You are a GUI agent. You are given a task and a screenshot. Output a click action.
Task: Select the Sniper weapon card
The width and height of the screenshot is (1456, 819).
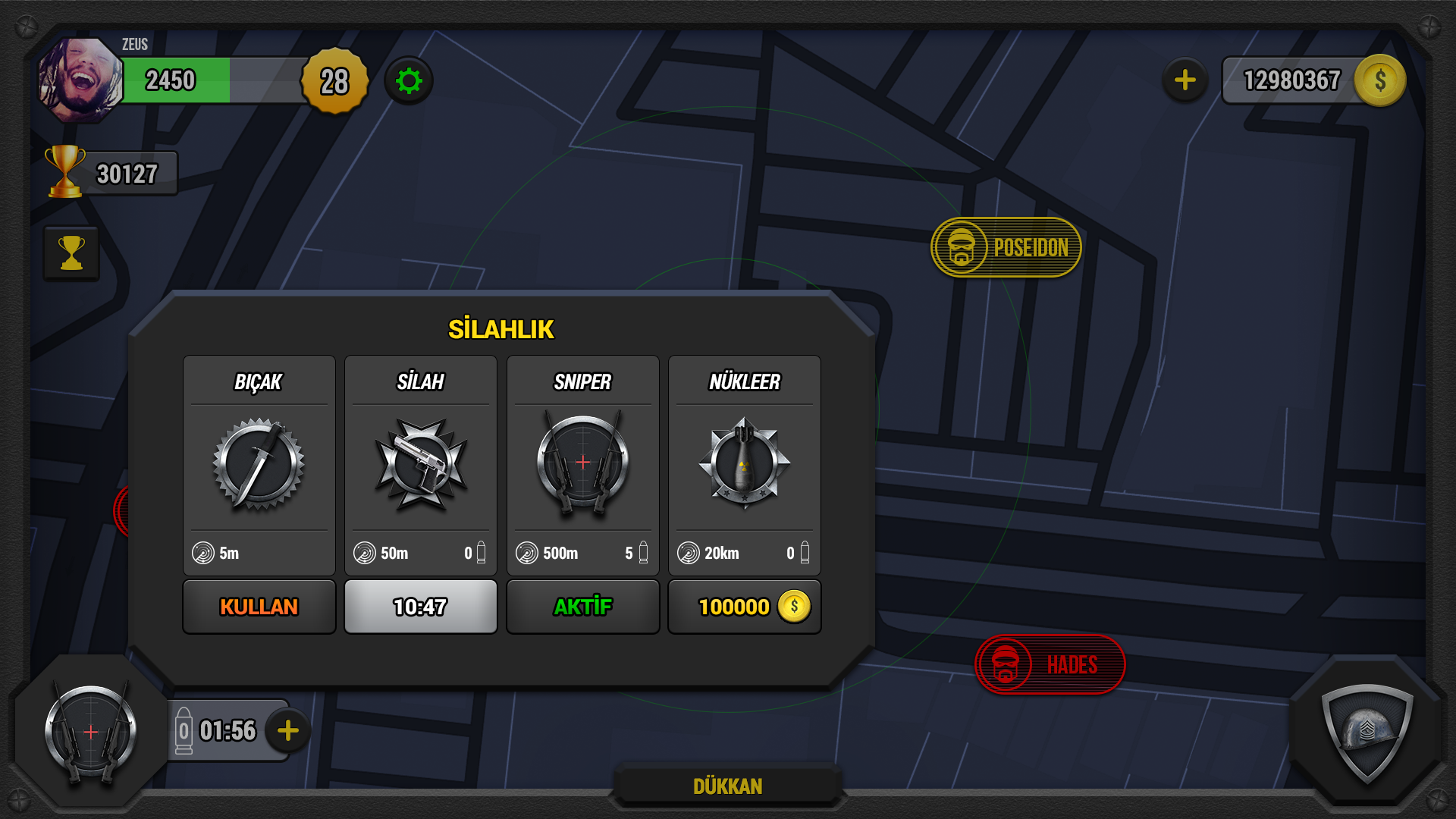[582, 464]
